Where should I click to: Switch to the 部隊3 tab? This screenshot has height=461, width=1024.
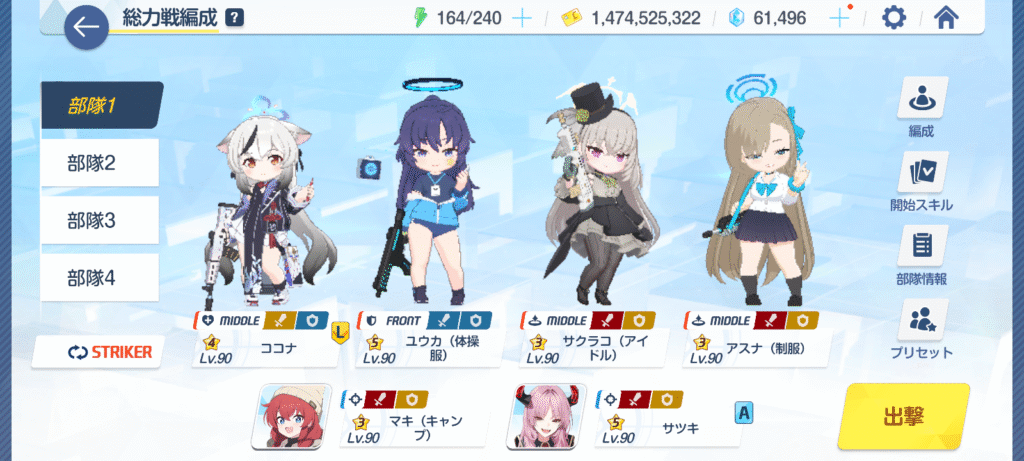tap(100, 220)
